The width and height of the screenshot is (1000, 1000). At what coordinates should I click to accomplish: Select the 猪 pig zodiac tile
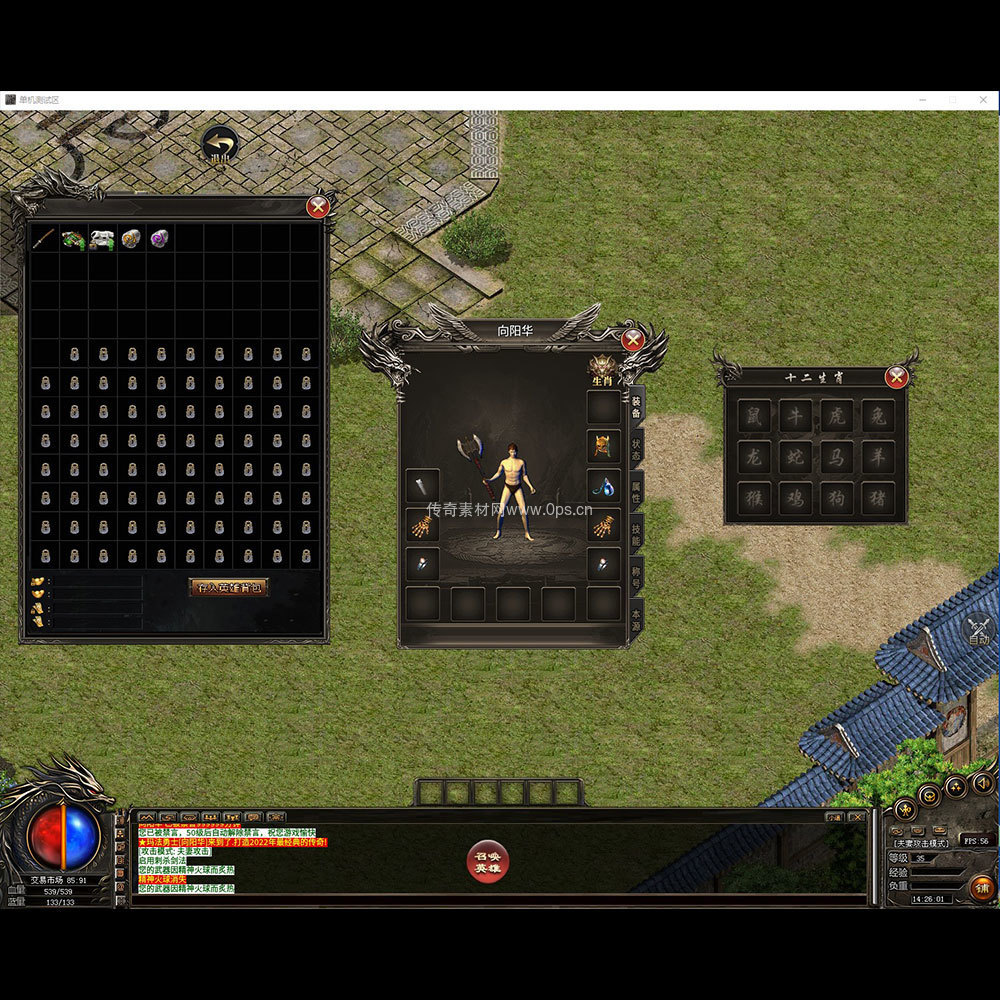[877, 497]
